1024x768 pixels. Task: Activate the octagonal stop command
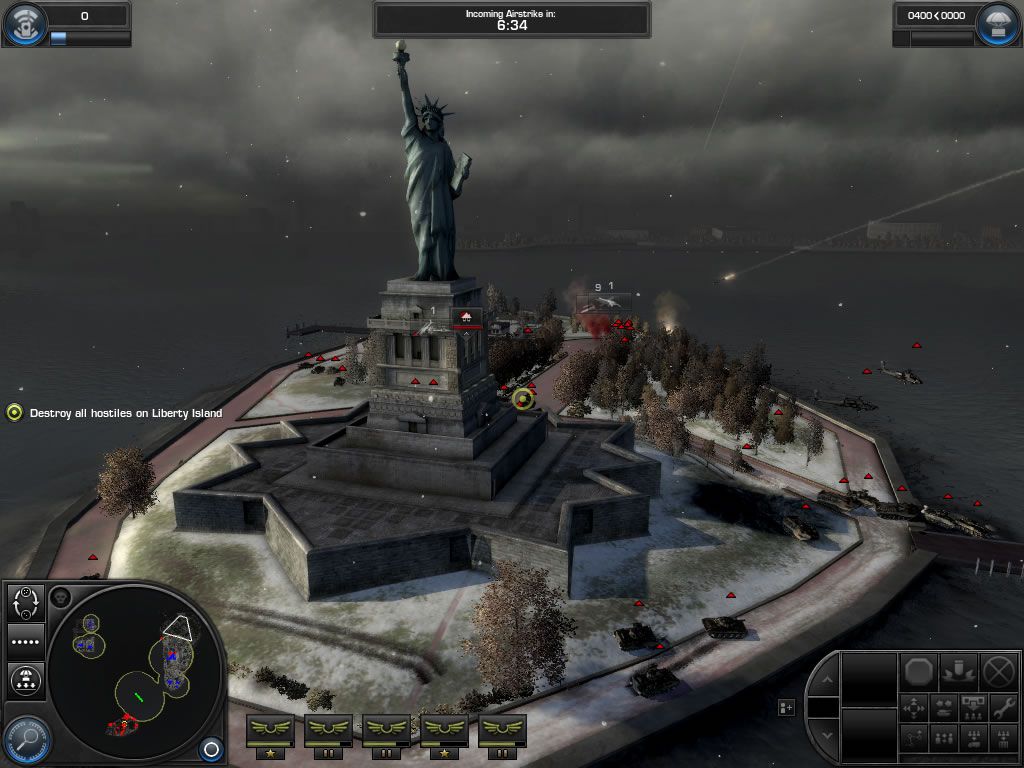pyautogui.click(x=919, y=671)
